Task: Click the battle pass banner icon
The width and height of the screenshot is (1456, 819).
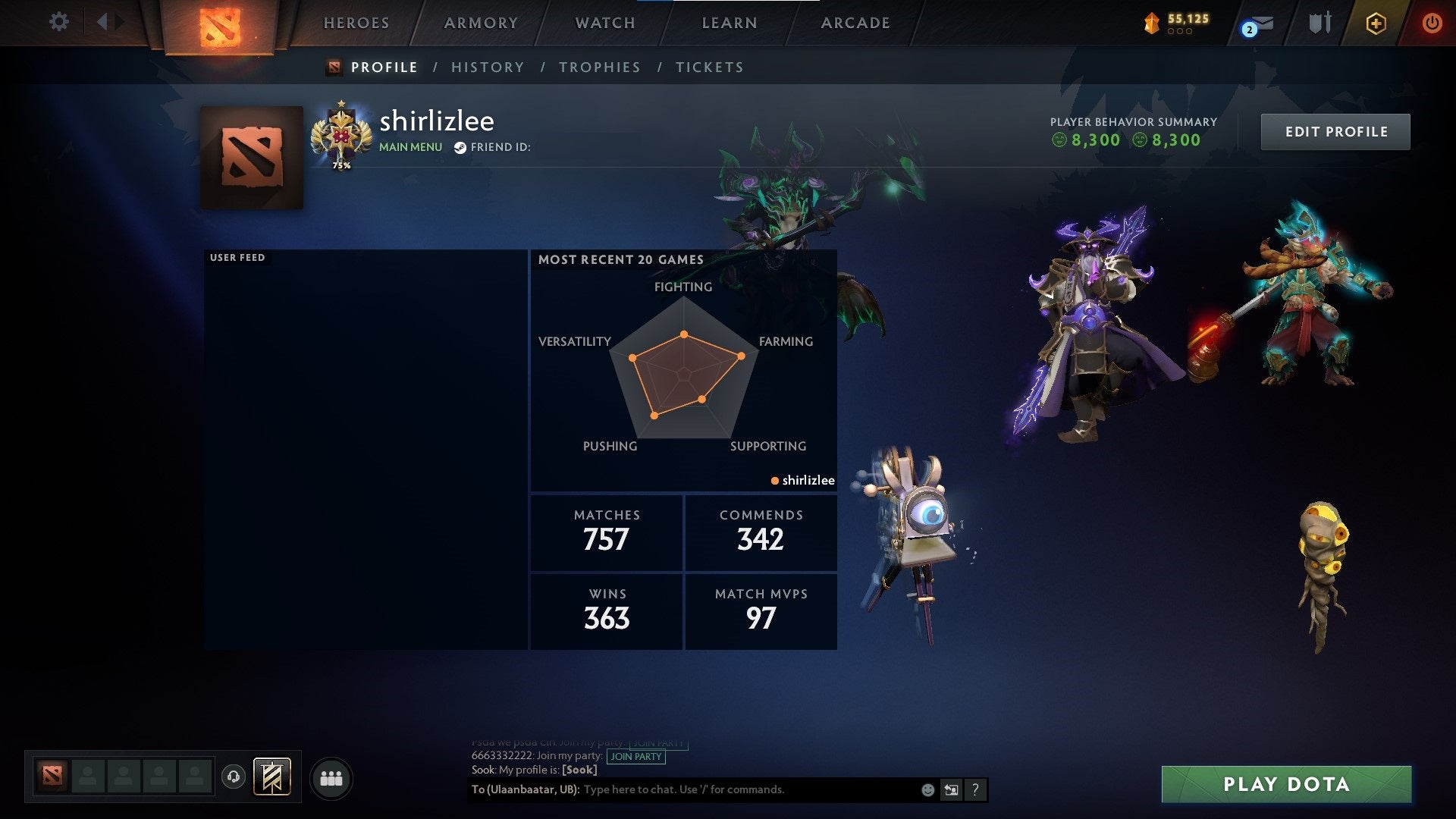Action: [273, 777]
